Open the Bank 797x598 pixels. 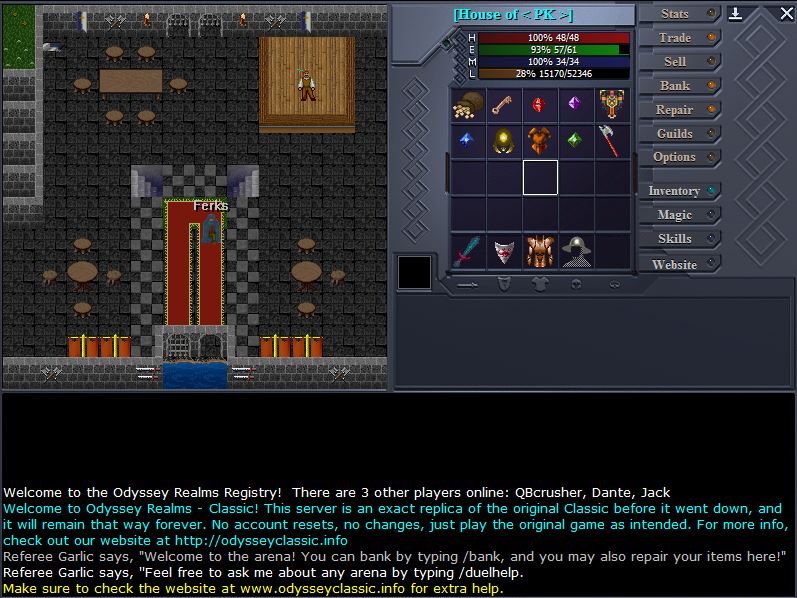(678, 86)
